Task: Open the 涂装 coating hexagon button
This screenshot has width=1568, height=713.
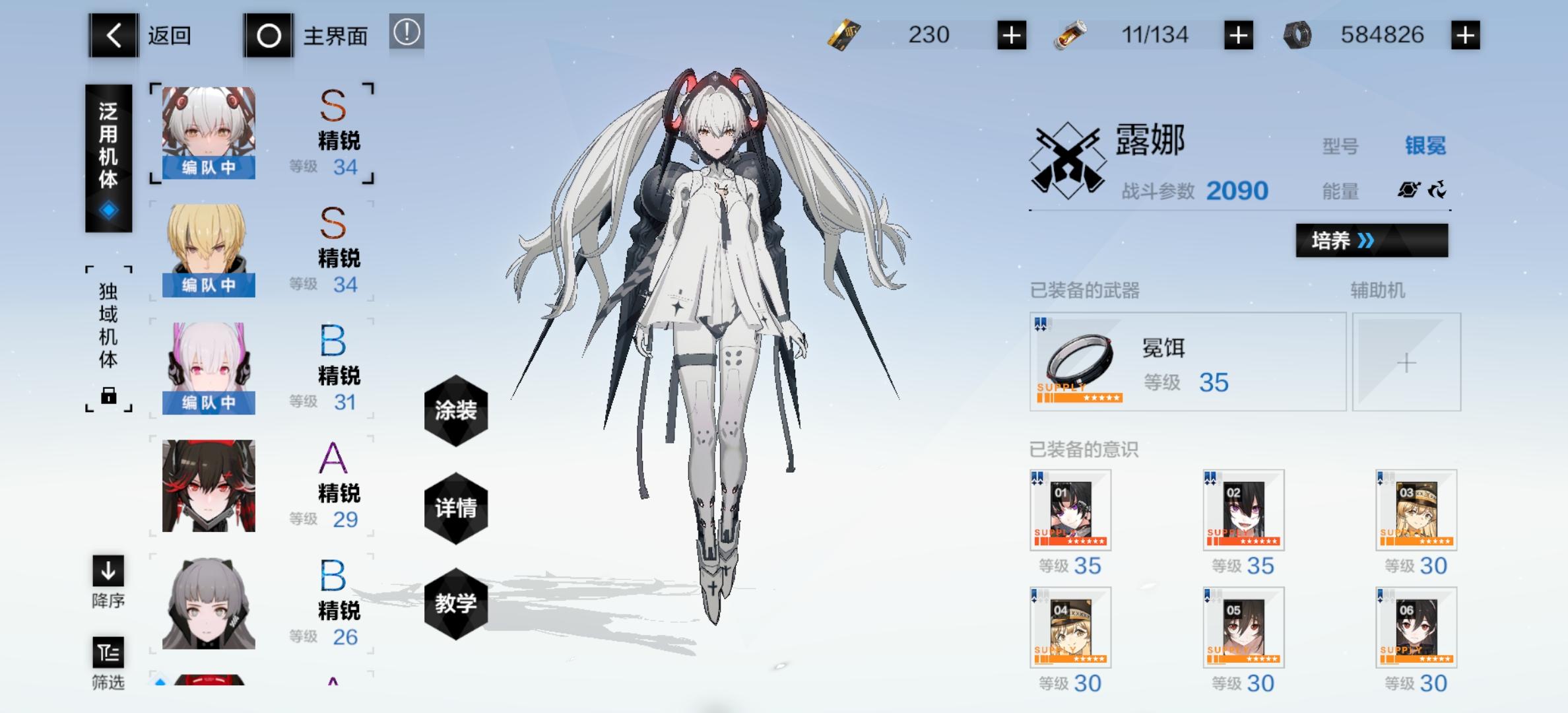Action: click(455, 409)
